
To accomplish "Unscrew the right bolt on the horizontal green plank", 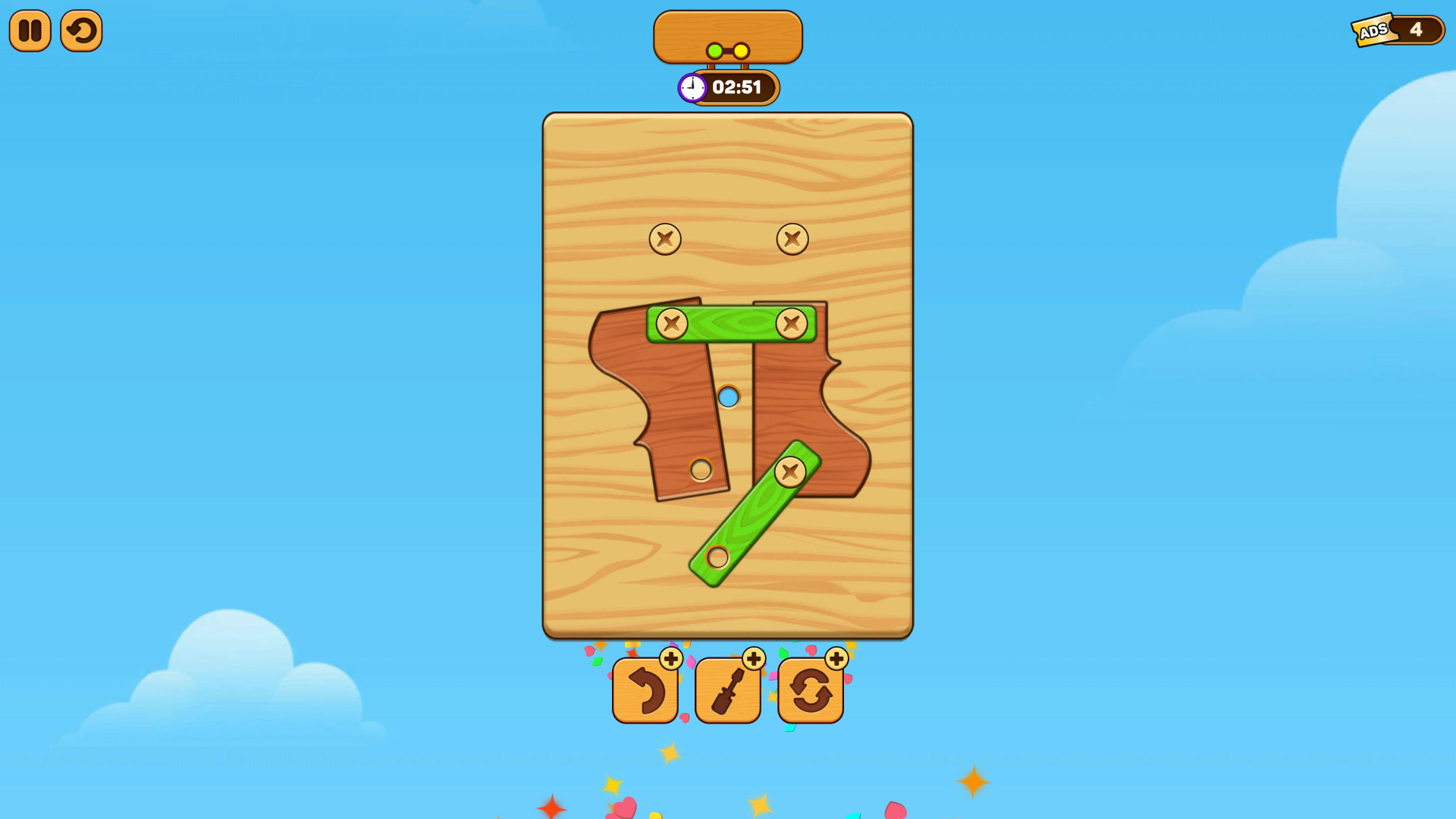I will pos(792,325).
